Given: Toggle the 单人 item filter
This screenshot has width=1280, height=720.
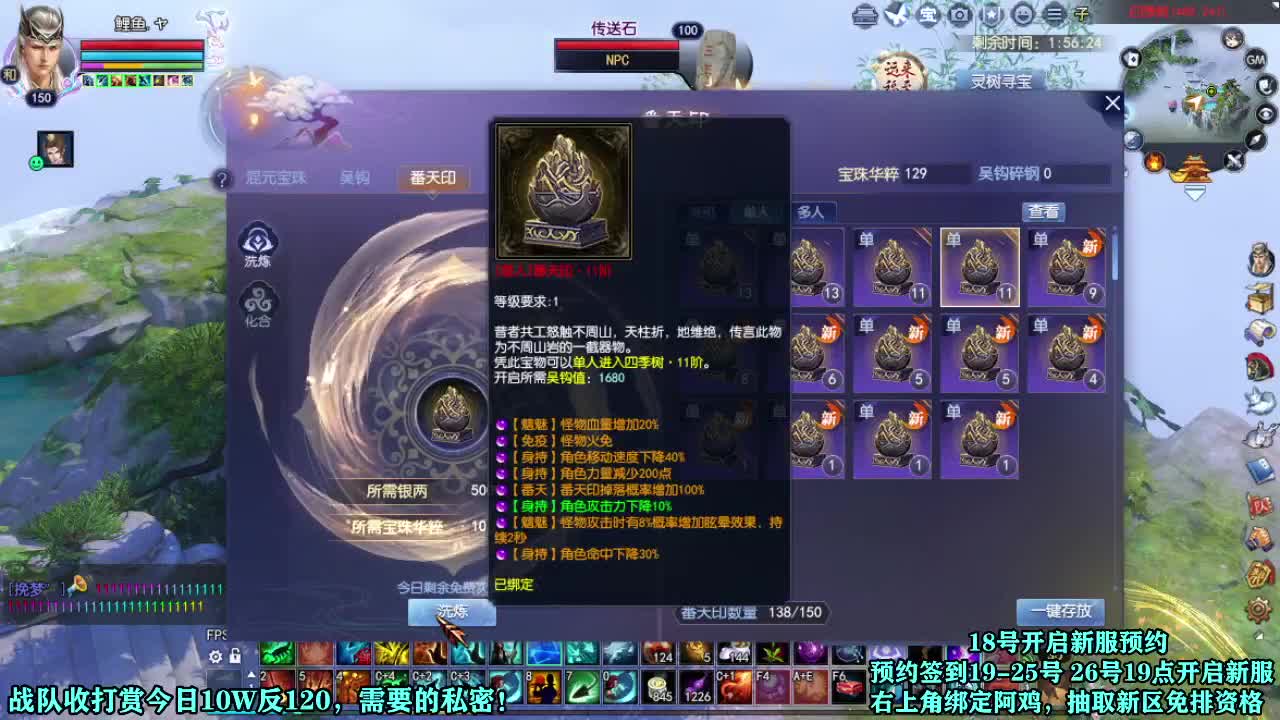Looking at the screenshot, I should 755,211.
